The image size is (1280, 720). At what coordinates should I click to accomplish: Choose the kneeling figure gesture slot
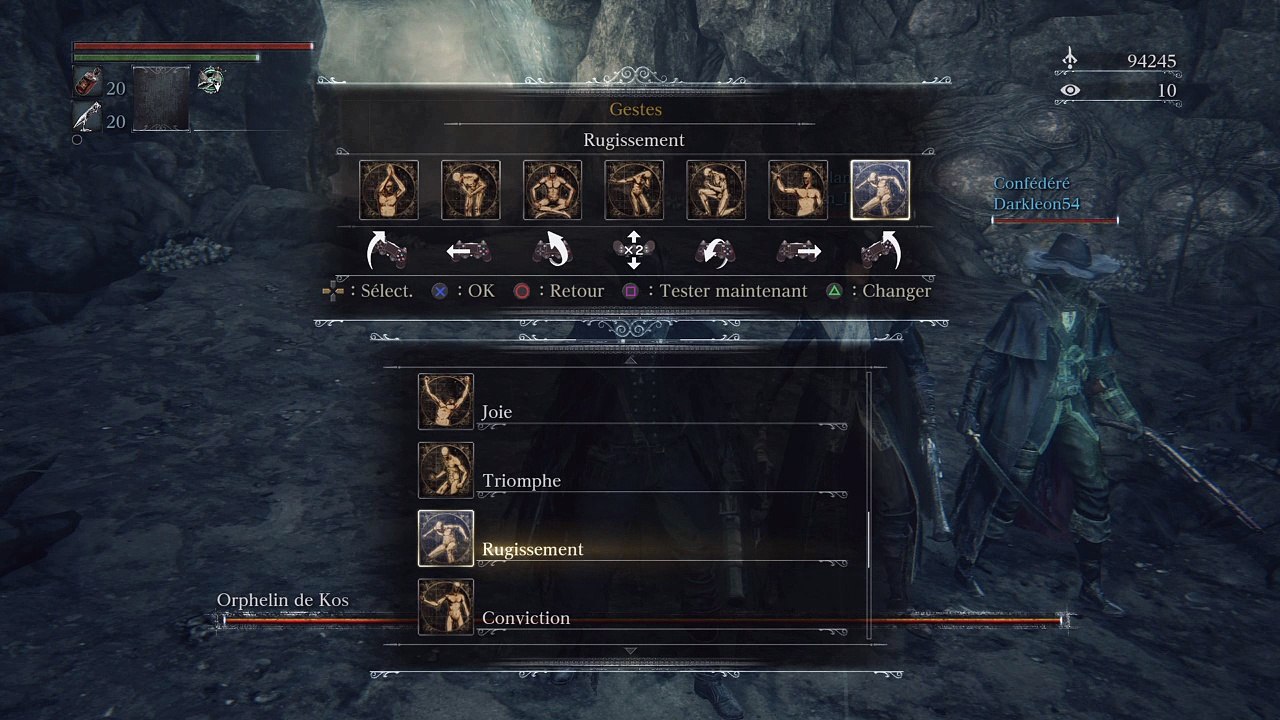716,190
